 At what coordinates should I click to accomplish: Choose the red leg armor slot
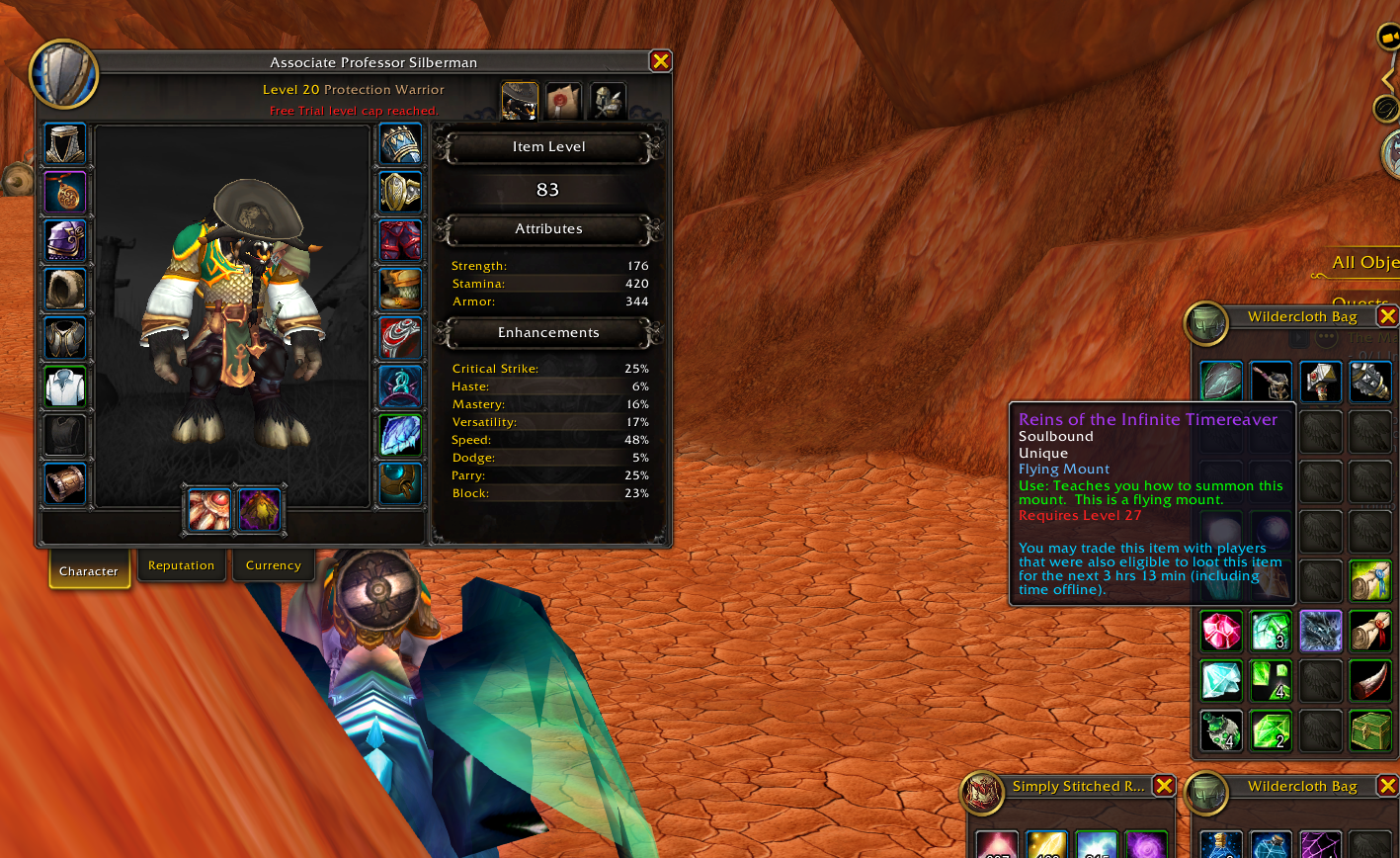point(400,240)
